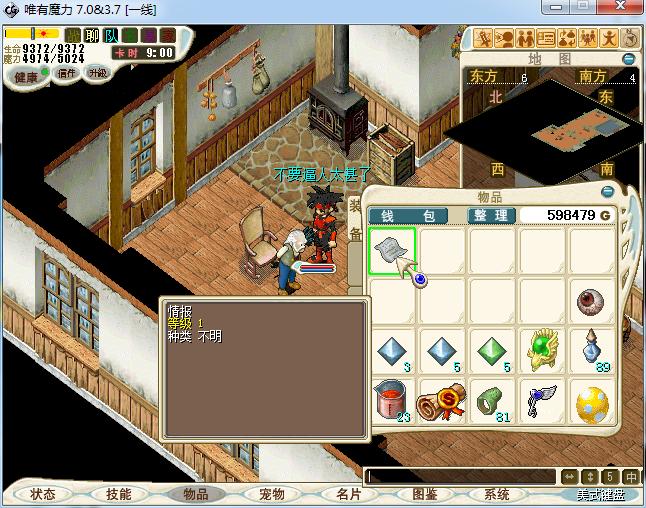Open the 宠物 pets menu
The height and width of the screenshot is (508, 646).
click(271, 494)
